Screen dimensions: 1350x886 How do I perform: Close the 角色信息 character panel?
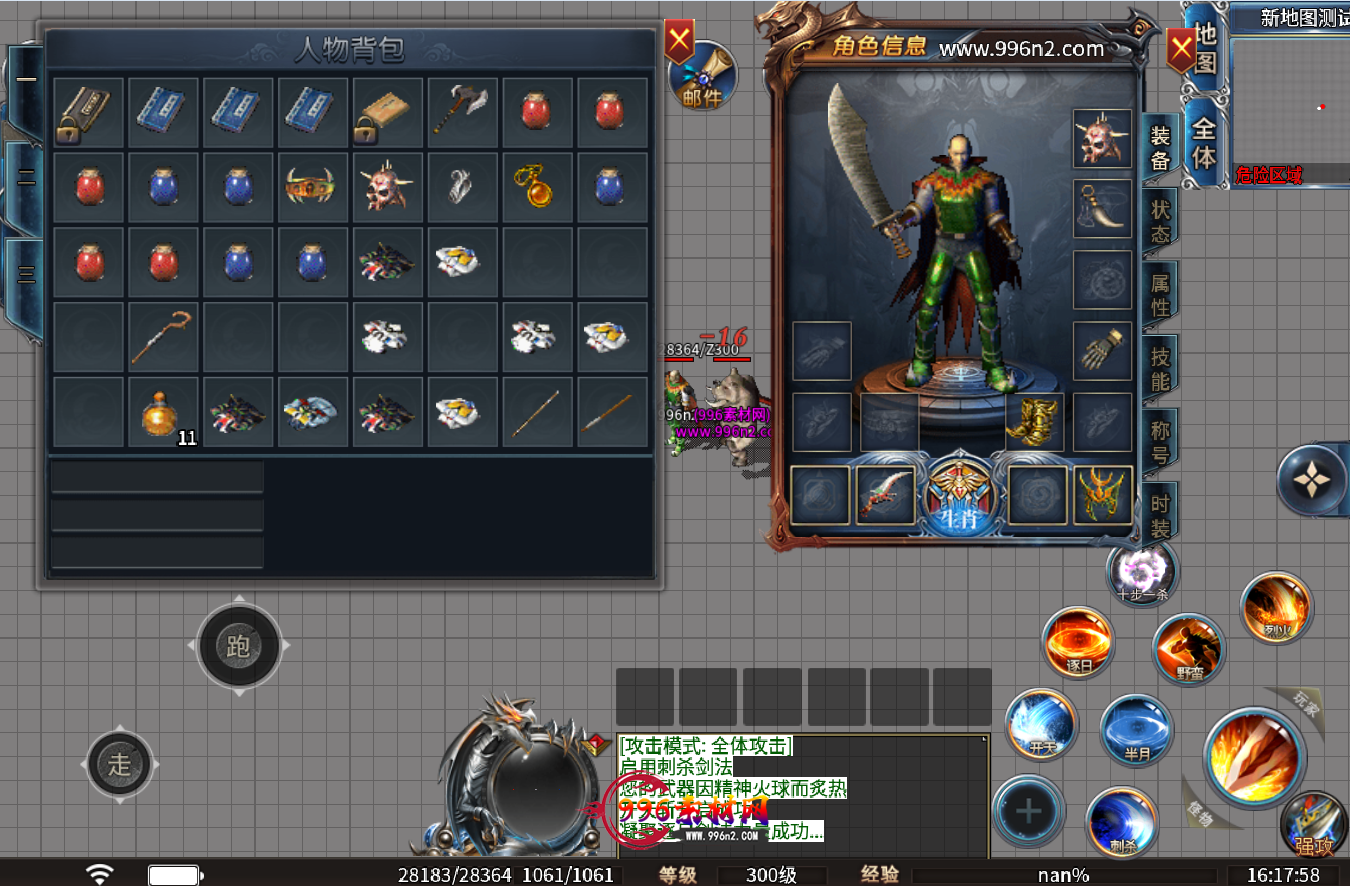point(1181,48)
